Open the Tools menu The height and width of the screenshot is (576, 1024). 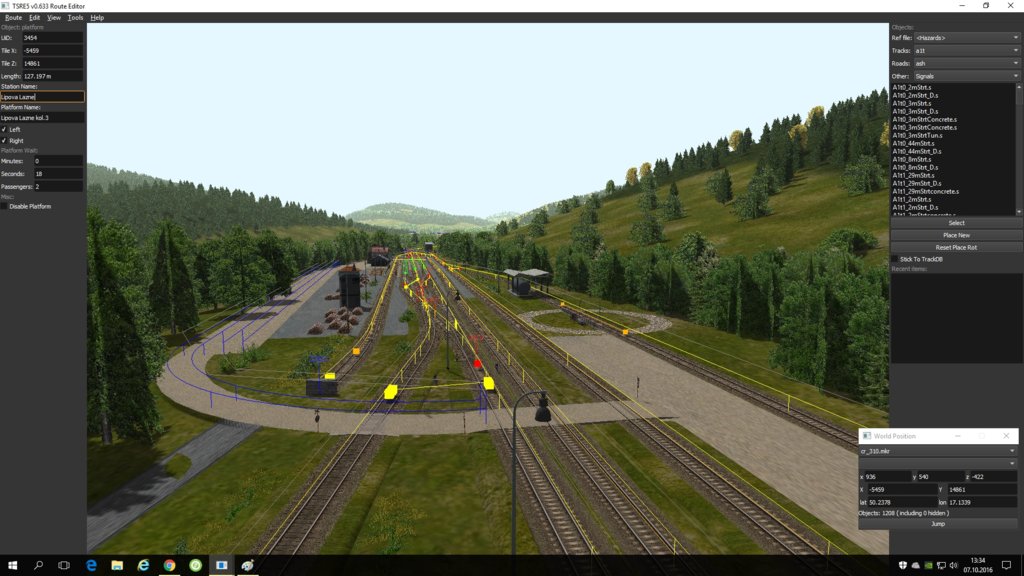pyautogui.click(x=75, y=18)
